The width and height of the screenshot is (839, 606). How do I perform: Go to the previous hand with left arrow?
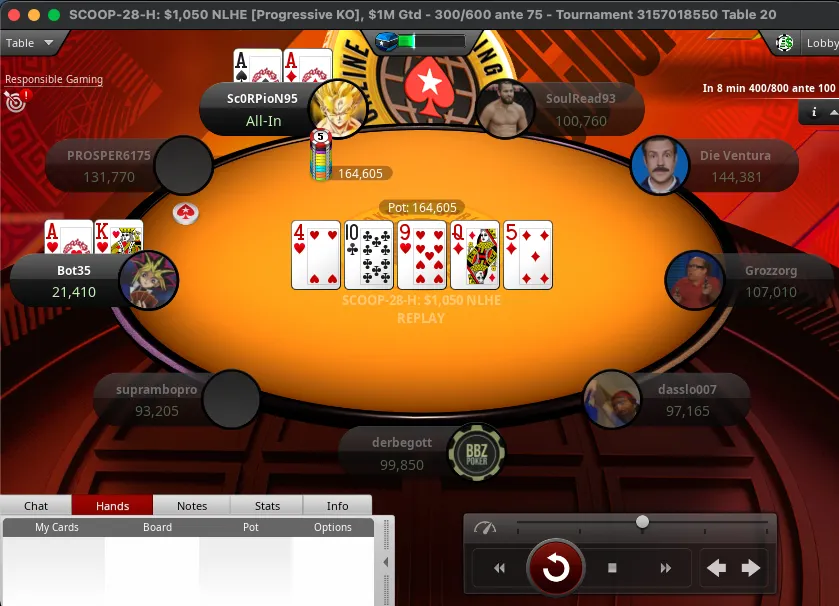[x=717, y=568]
